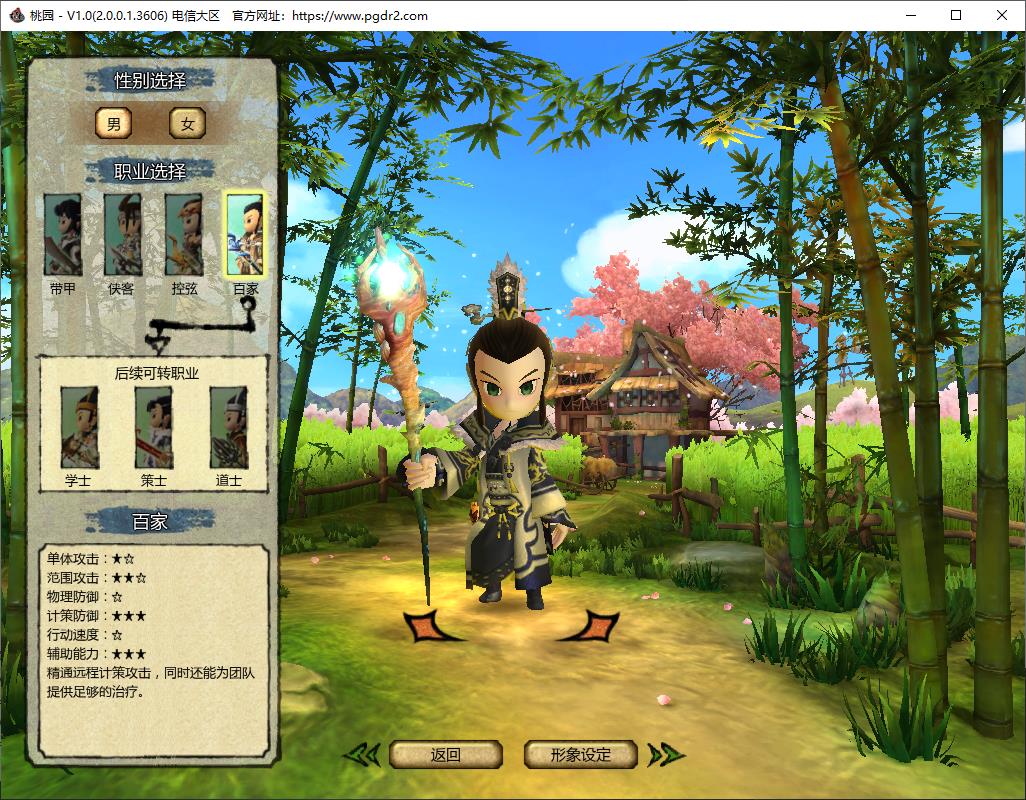This screenshot has height=800, width=1026.
Task: Pick the 侠客 class portrait
Action: pos(122,235)
